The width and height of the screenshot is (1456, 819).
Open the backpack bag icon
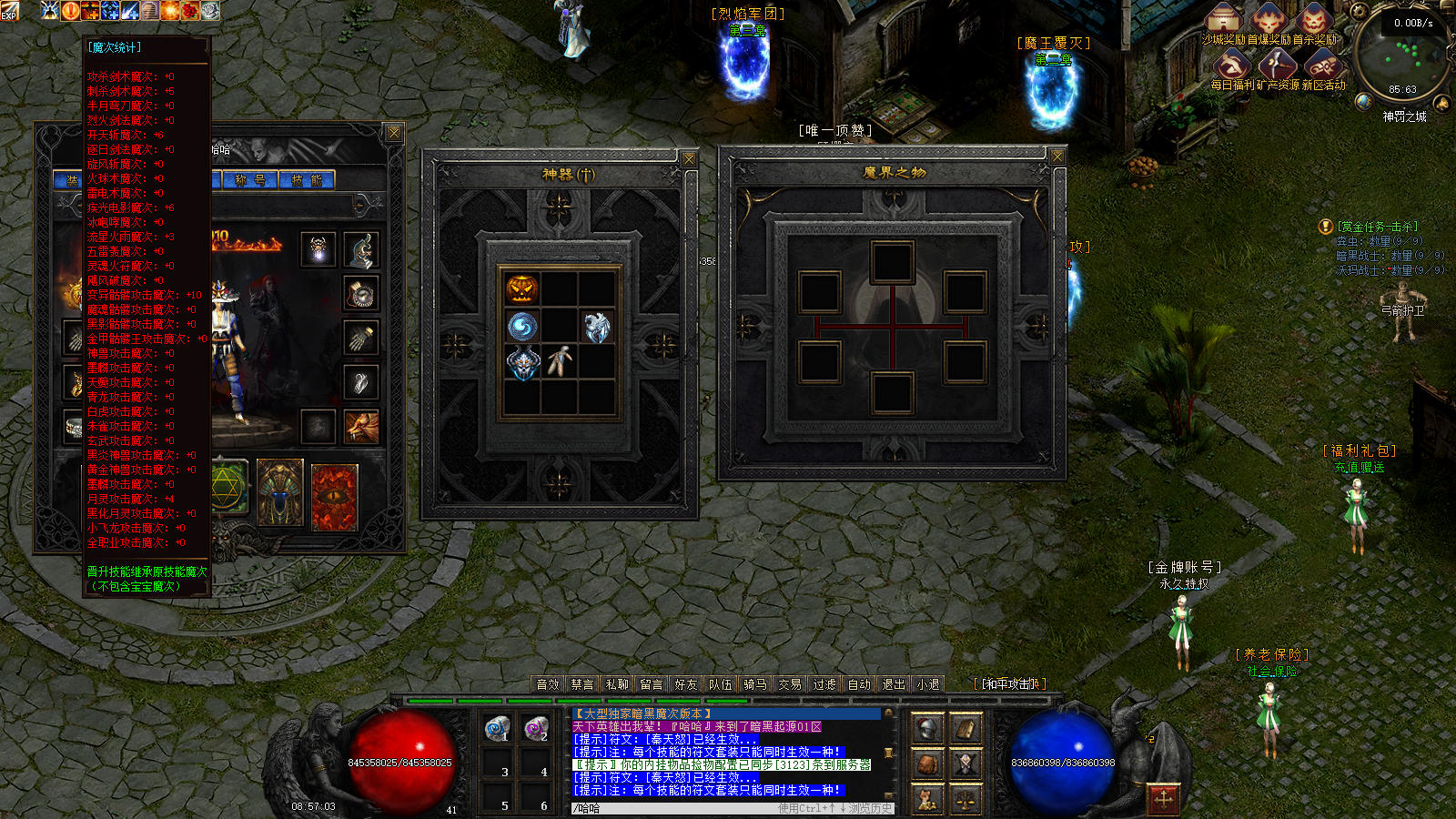click(927, 763)
